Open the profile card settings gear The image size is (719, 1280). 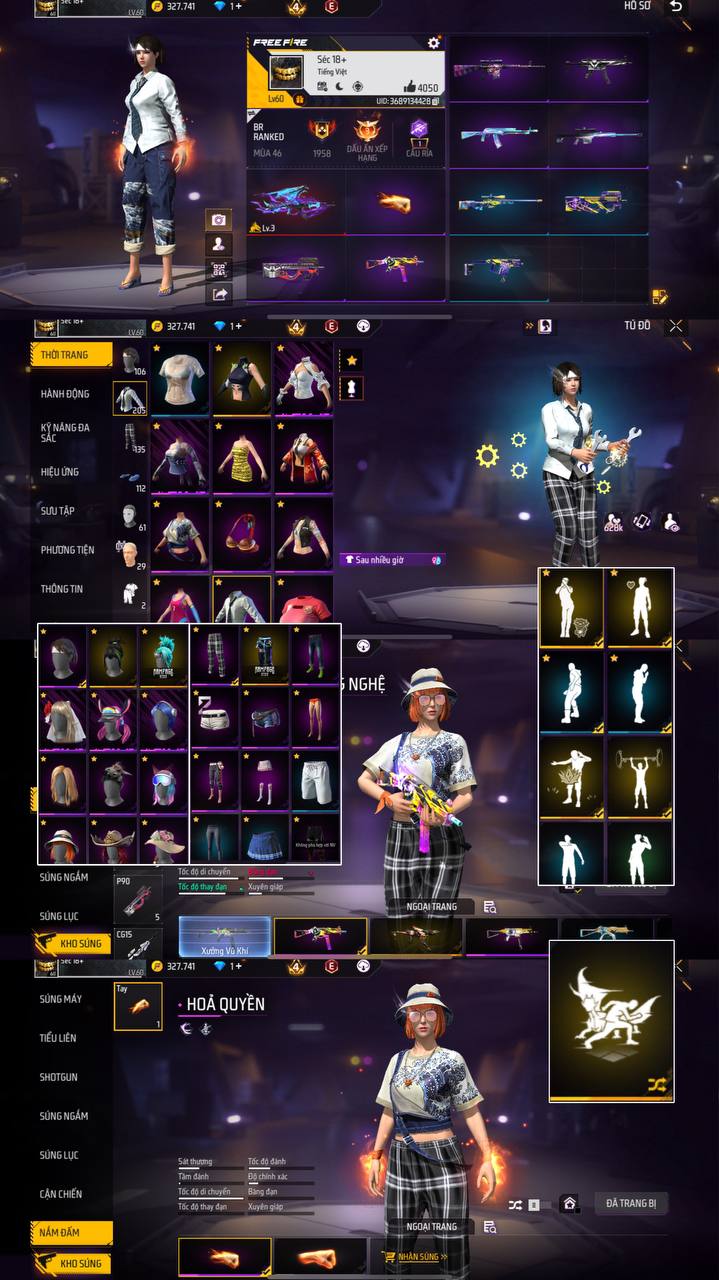point(433,43)
